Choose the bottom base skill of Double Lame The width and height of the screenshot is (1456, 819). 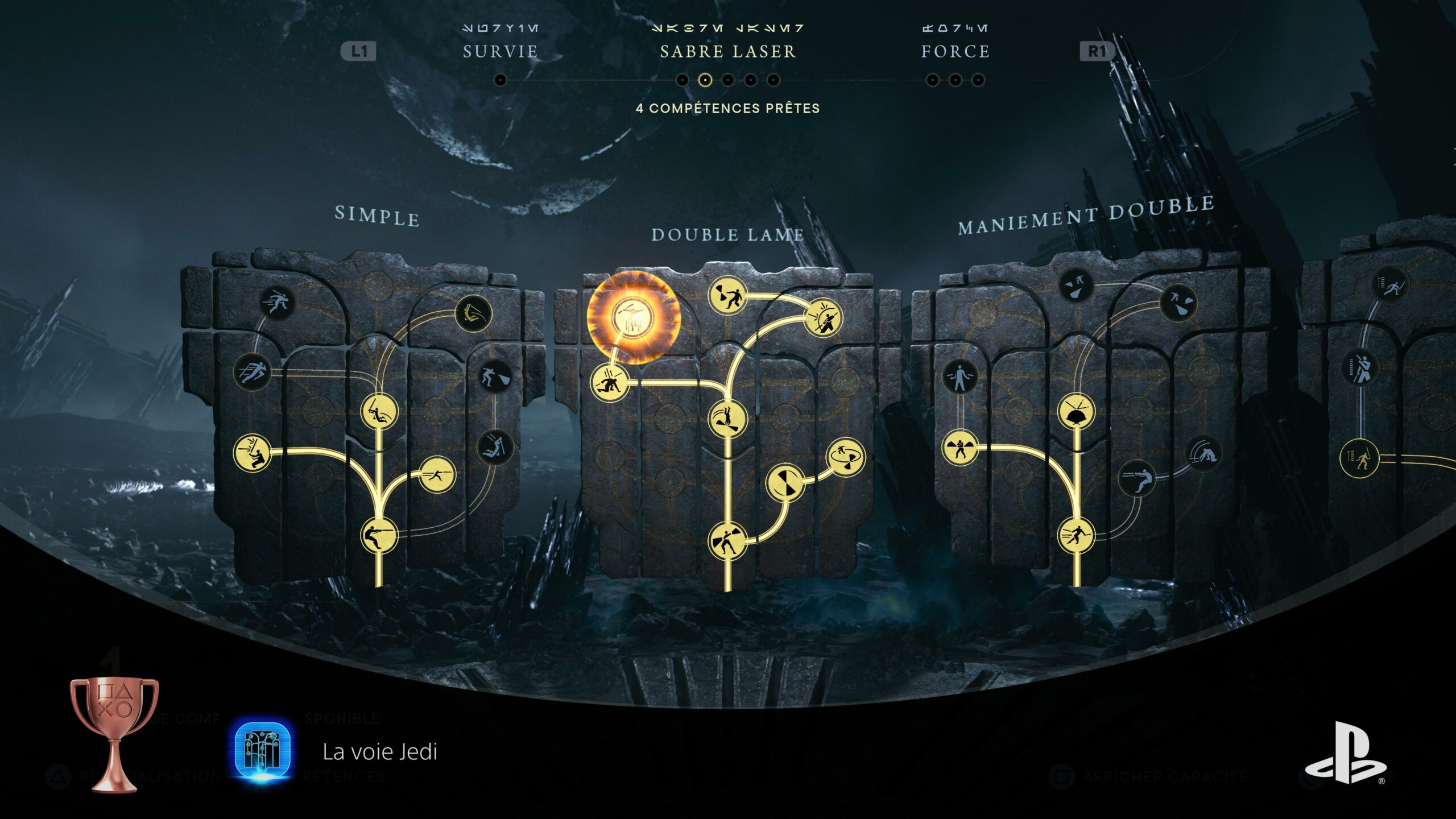(x=727, y=541)
